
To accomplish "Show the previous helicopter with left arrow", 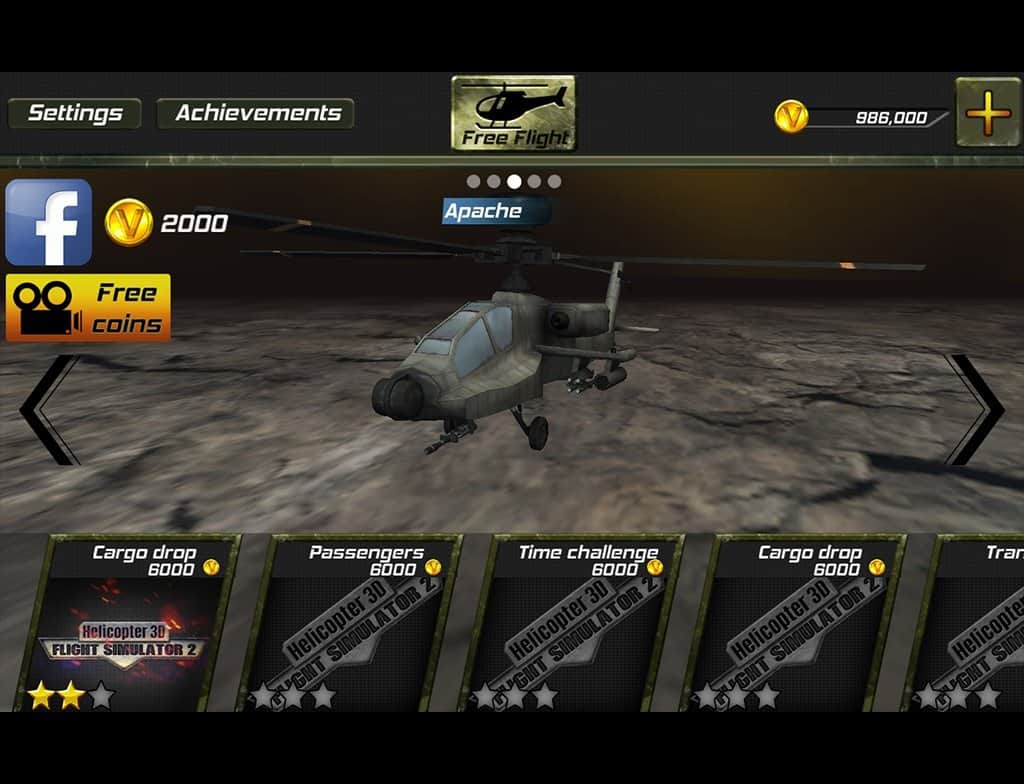I will coord(48,410).
